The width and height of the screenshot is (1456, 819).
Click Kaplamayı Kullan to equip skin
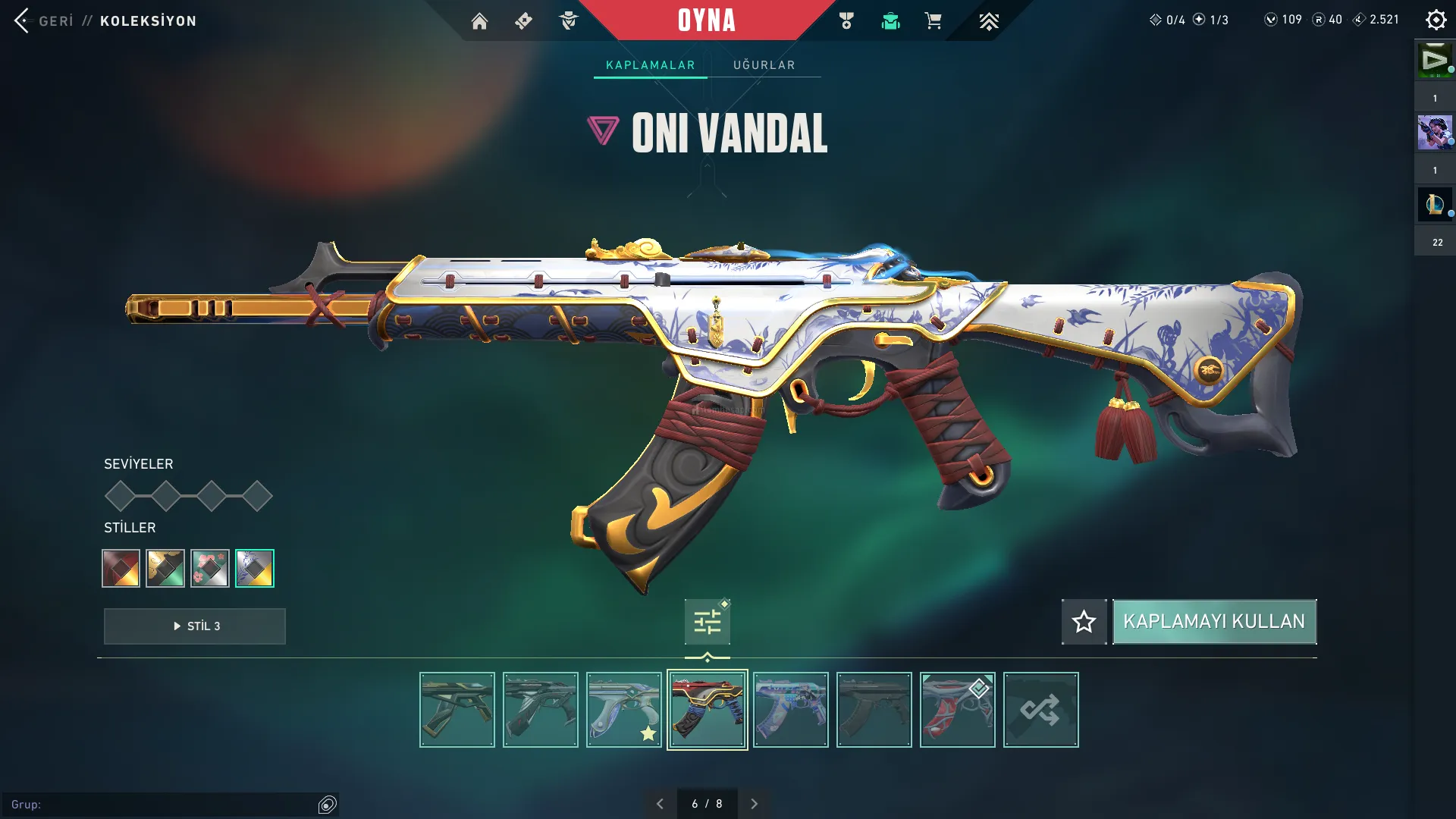click(1214, 622)
